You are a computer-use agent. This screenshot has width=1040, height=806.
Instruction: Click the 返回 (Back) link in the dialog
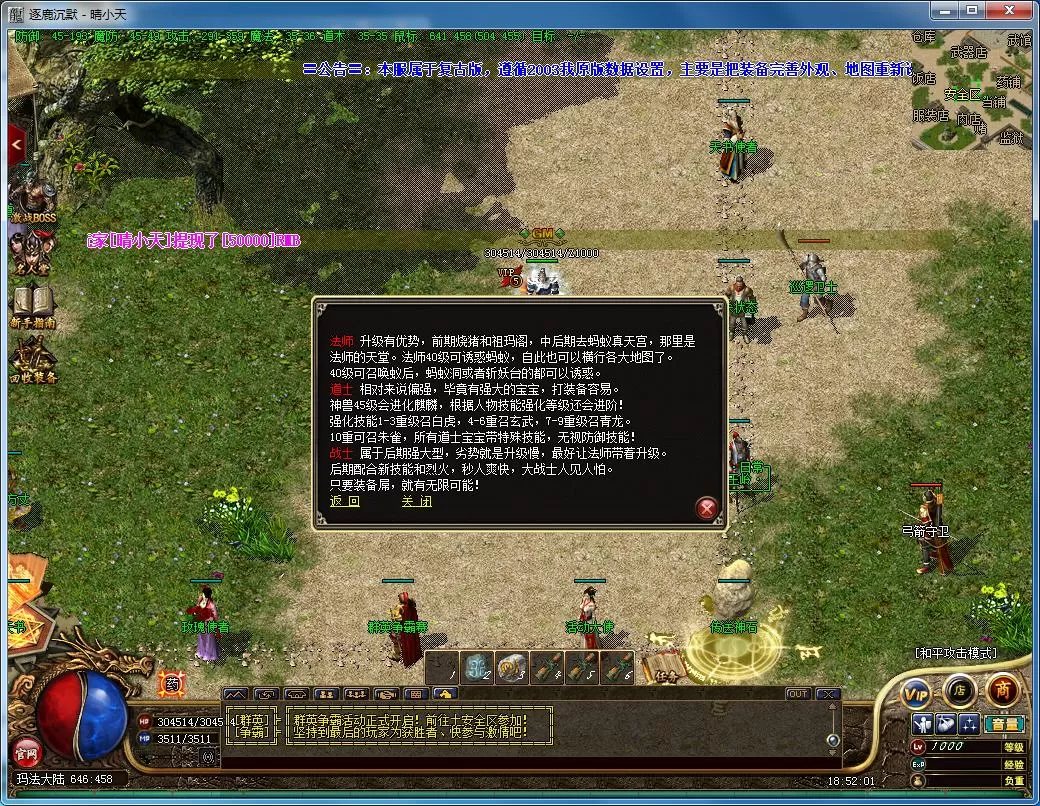click(345, 501)
